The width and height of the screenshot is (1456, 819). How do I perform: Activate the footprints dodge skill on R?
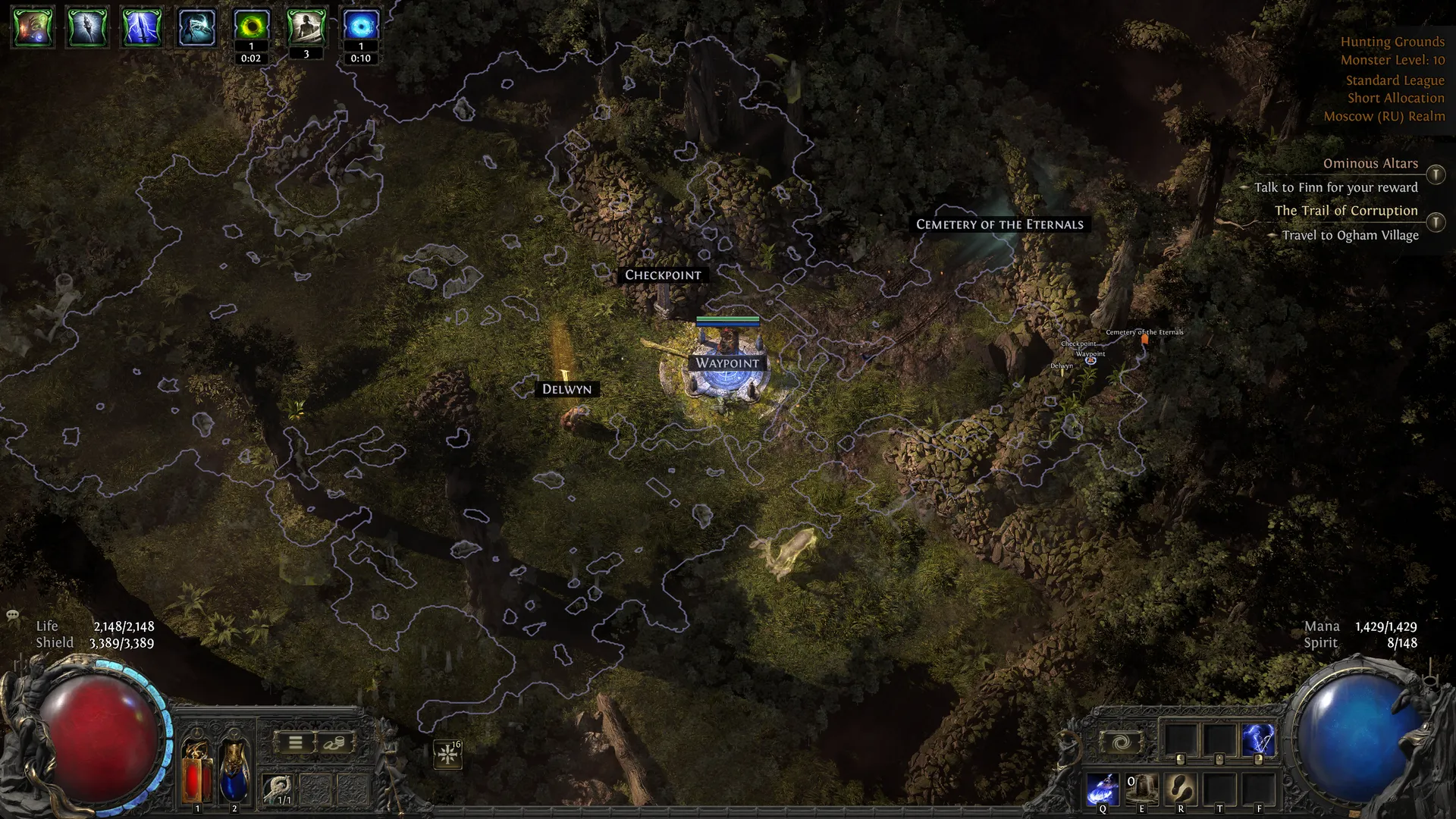[1181, 789]
